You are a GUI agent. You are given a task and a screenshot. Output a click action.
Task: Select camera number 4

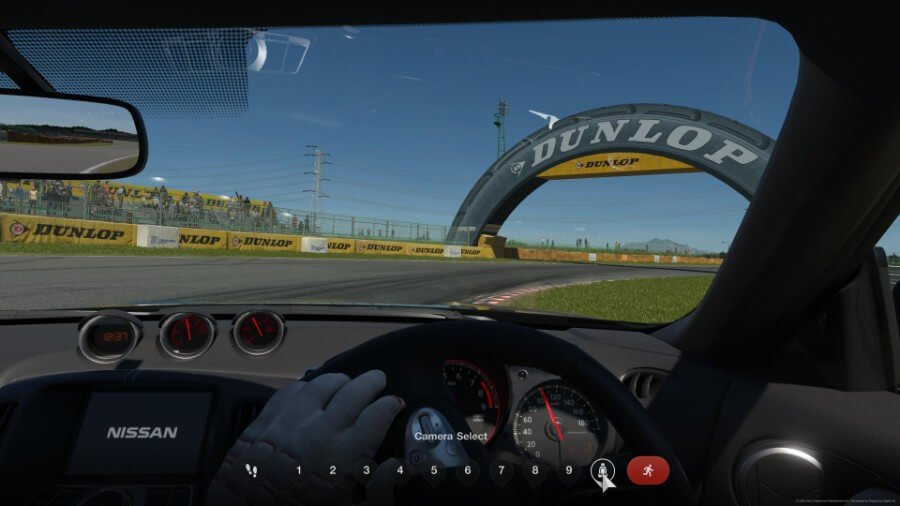point(400,470)
